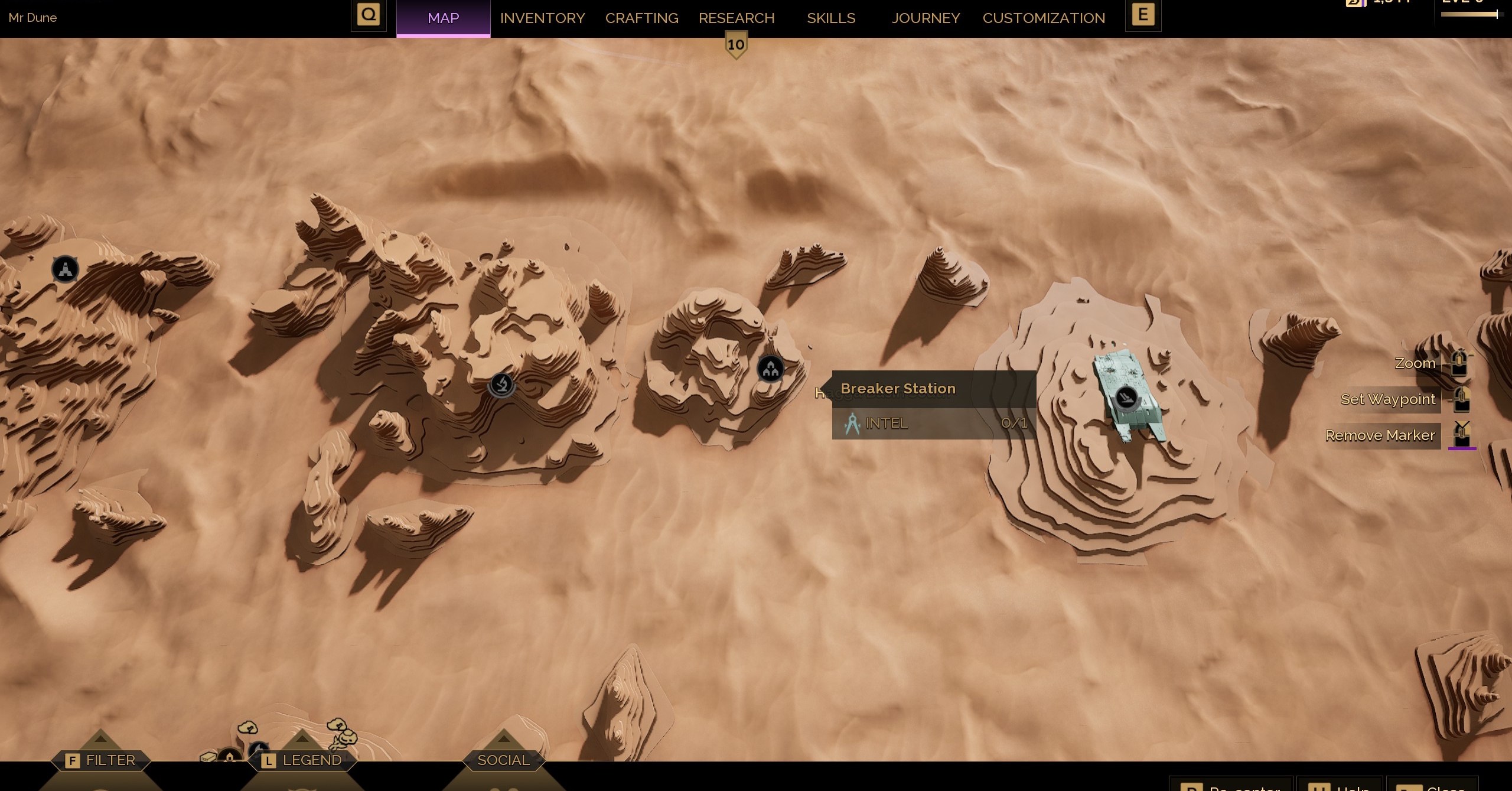Click the Q shortcut icon beside the Map tab

click(x=369, y=14)
